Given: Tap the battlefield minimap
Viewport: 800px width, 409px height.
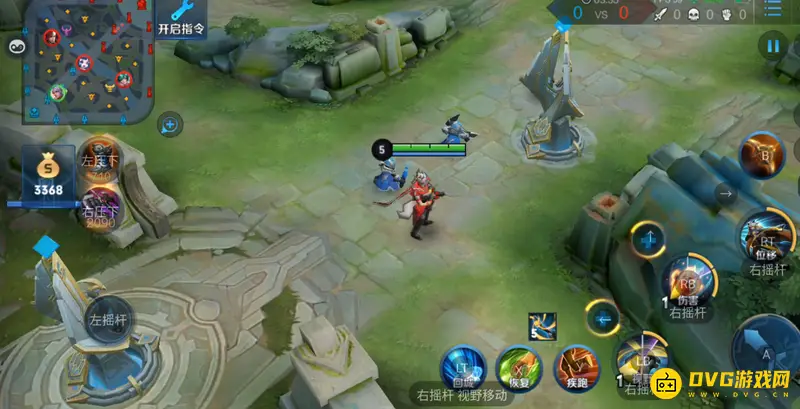Looking at the screenshot, I should pyautogui.click(x=88, y=62).
